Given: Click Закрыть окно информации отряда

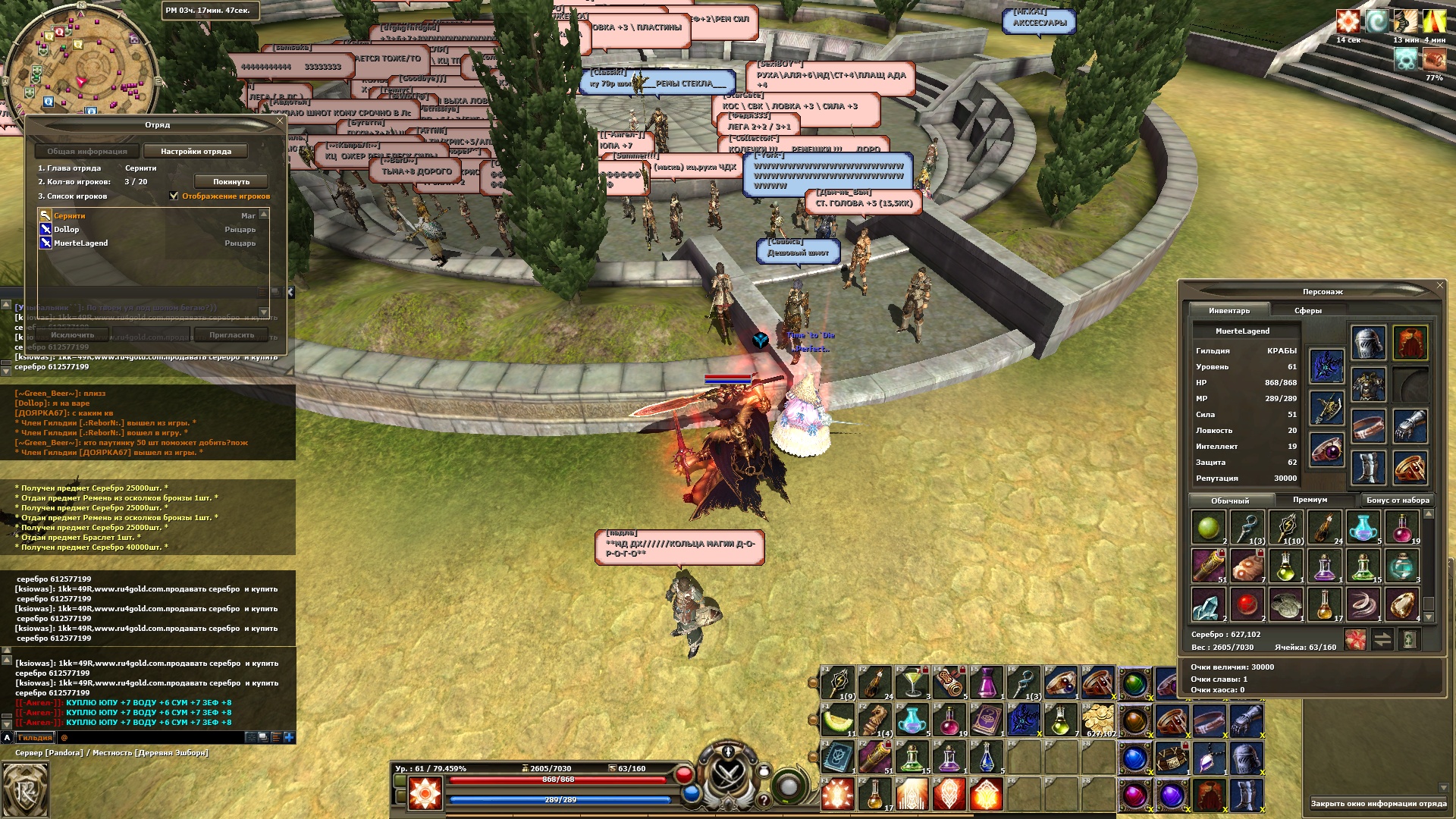Looking at the screenshot, I should tap(1378, 804).
